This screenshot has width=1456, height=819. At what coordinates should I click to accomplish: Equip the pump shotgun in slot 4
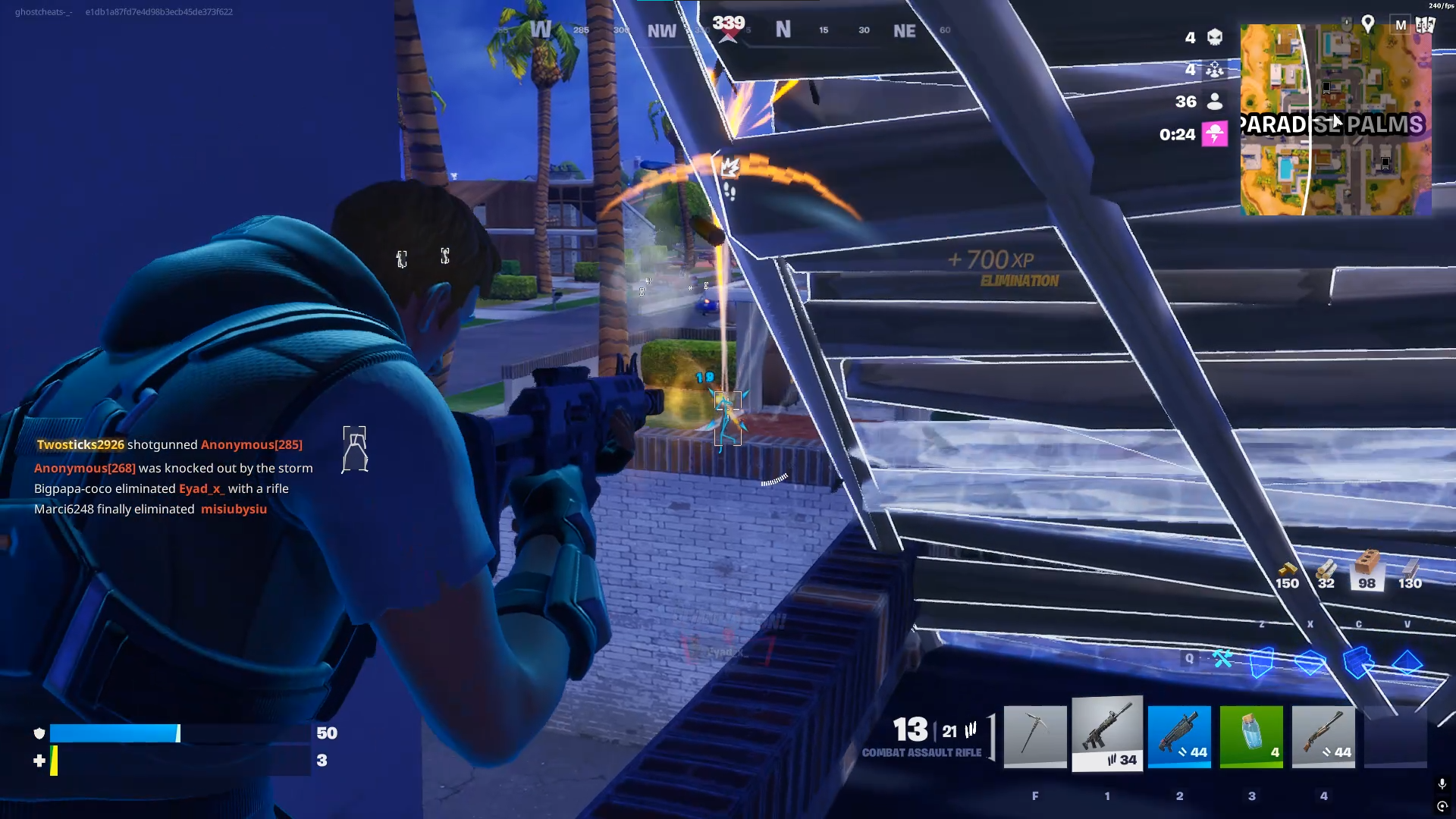click(1323, 736)
